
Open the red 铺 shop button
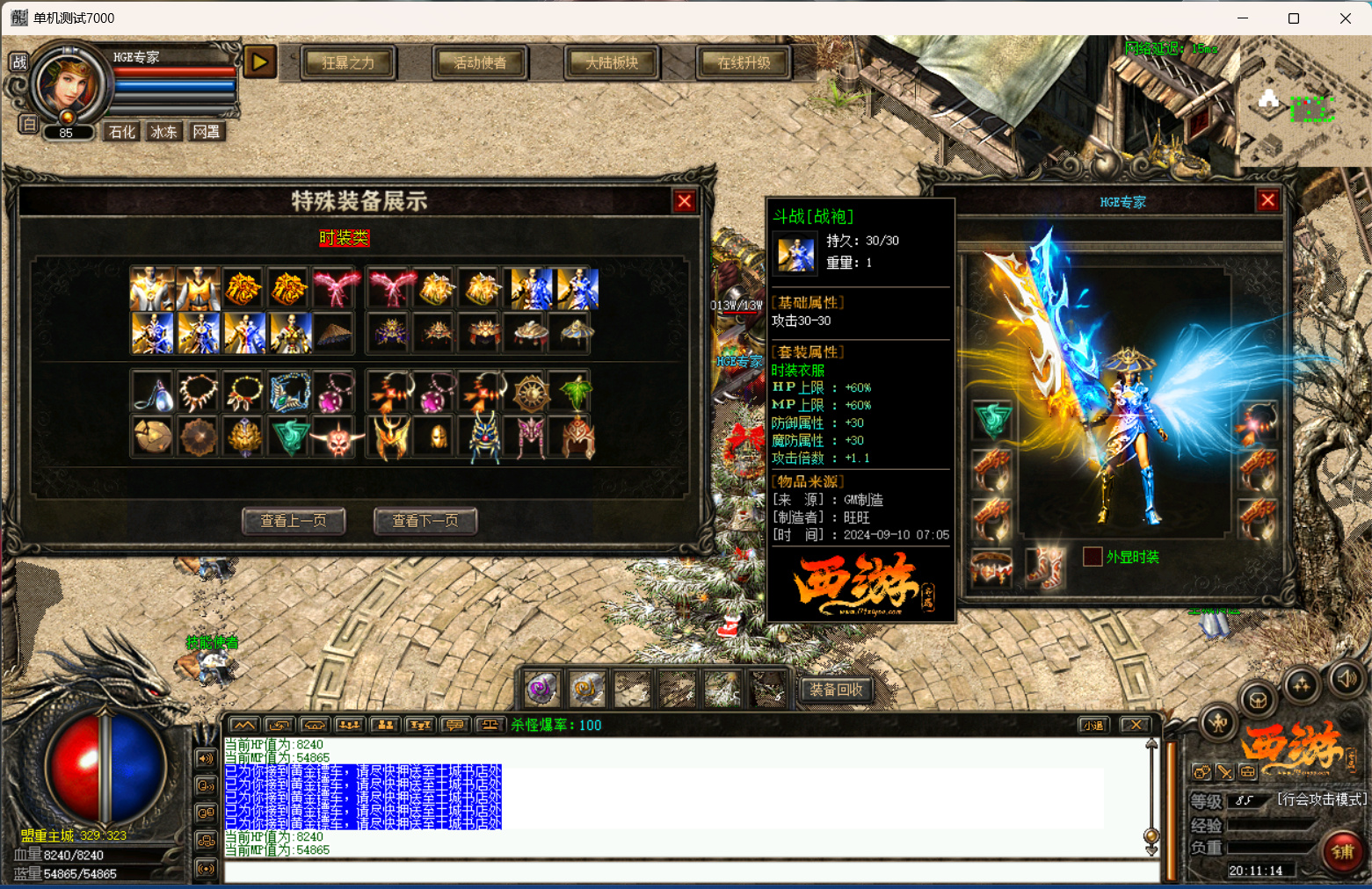click(1342, 851)
